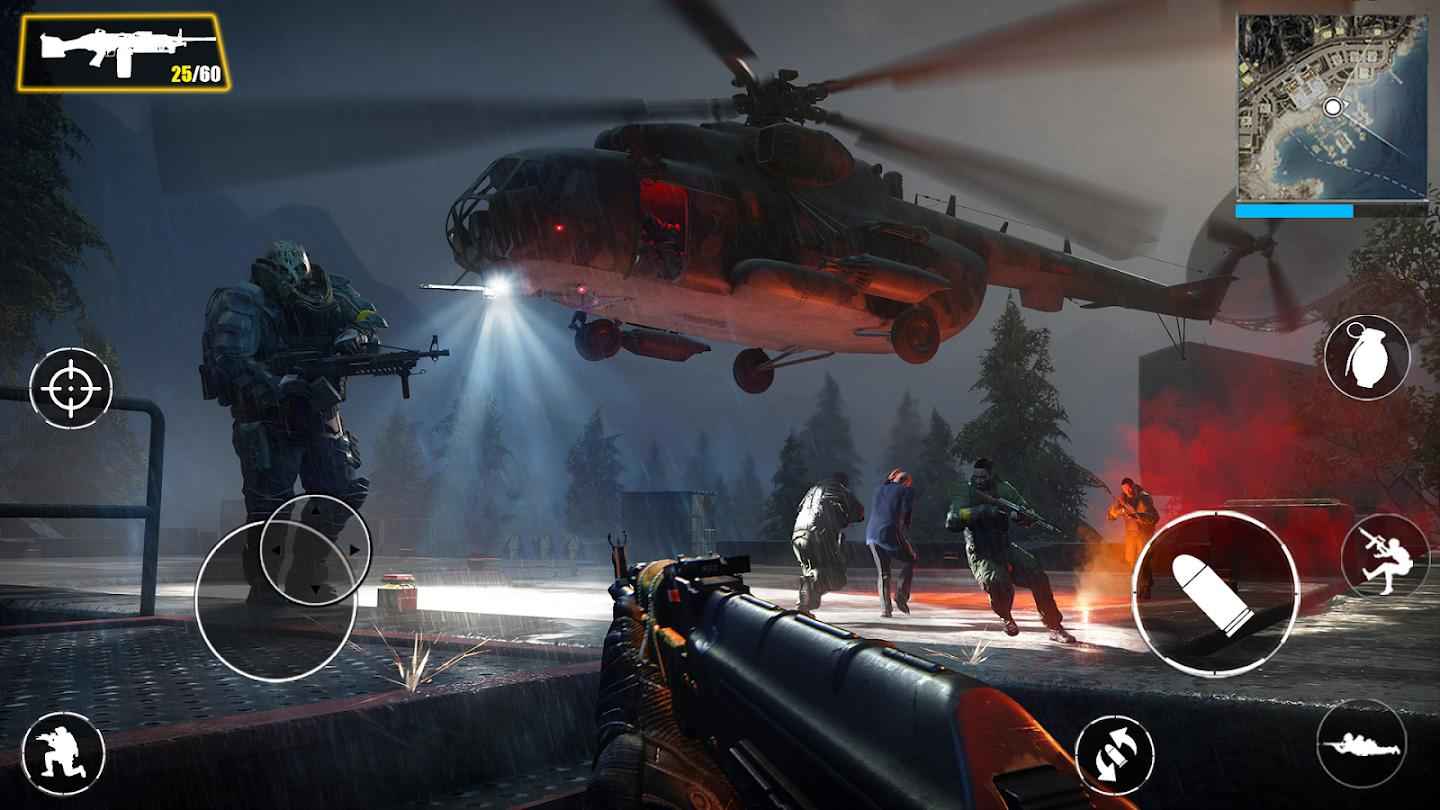Fire using the bullet shoot button
The image size is (1440, 810).
1215,594
